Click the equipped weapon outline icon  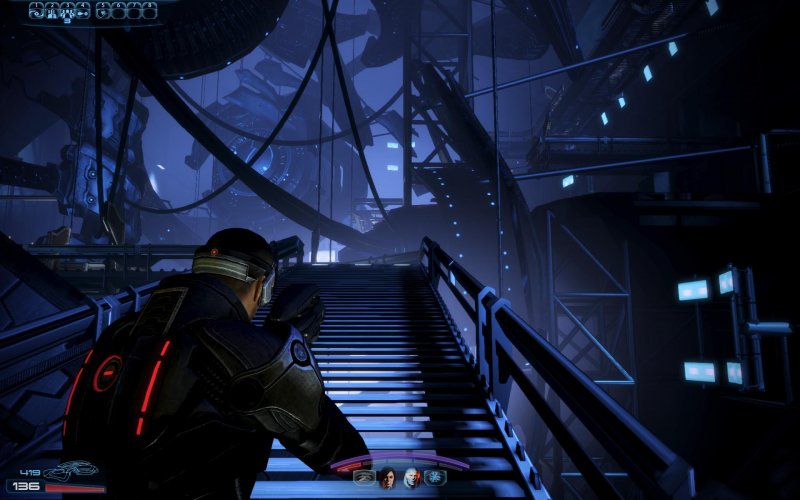coord(72,469)
